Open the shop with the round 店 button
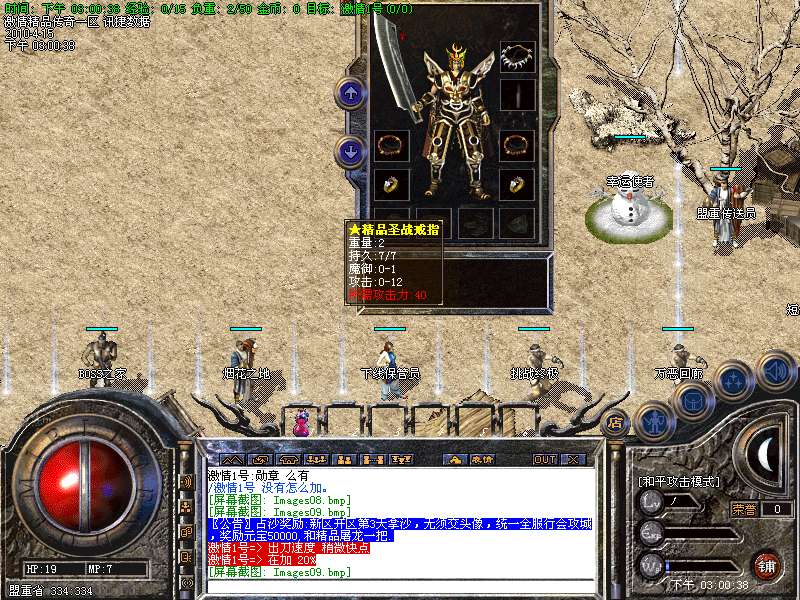The width and height of the screenshot is (800, 600). 616,422
